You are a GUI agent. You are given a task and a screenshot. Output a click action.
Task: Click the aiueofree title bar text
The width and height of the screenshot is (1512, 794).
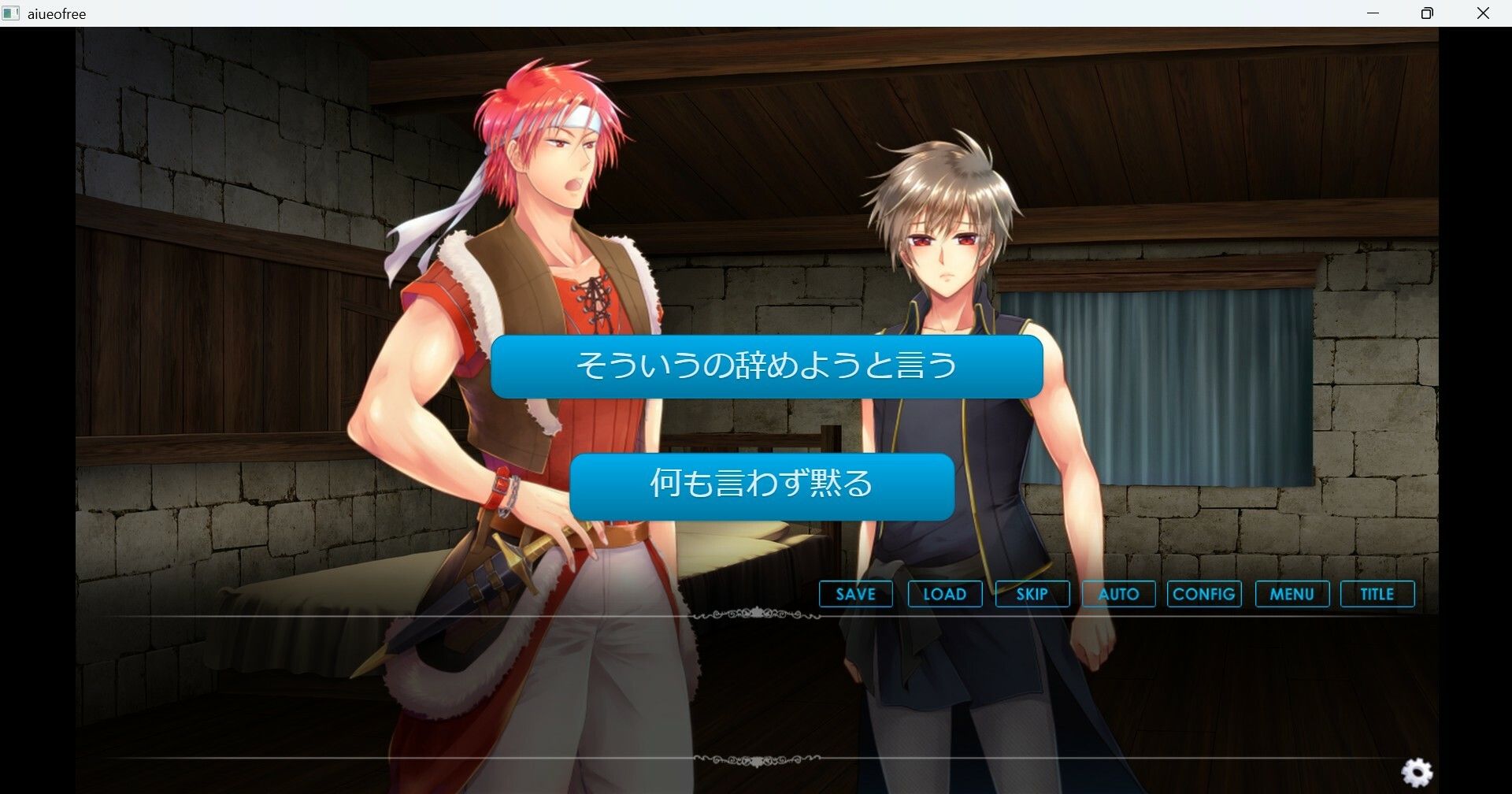55,13
